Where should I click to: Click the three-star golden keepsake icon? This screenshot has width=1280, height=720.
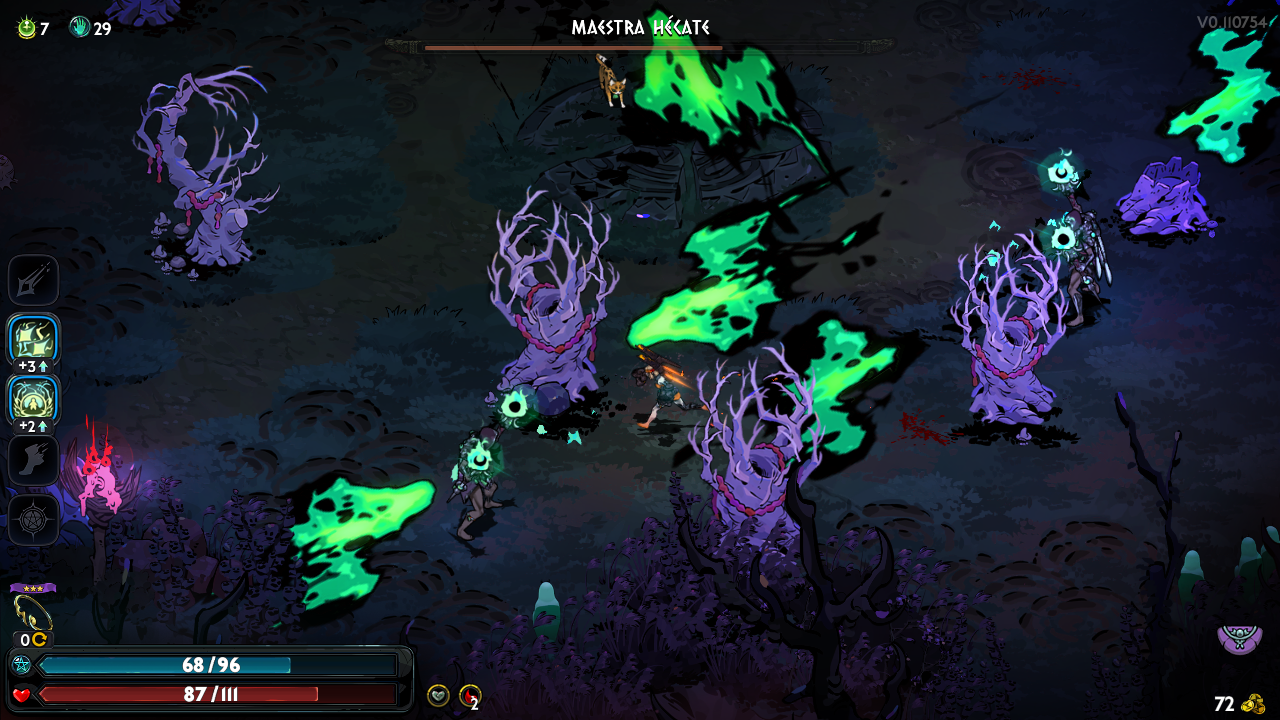coord(32,611)
